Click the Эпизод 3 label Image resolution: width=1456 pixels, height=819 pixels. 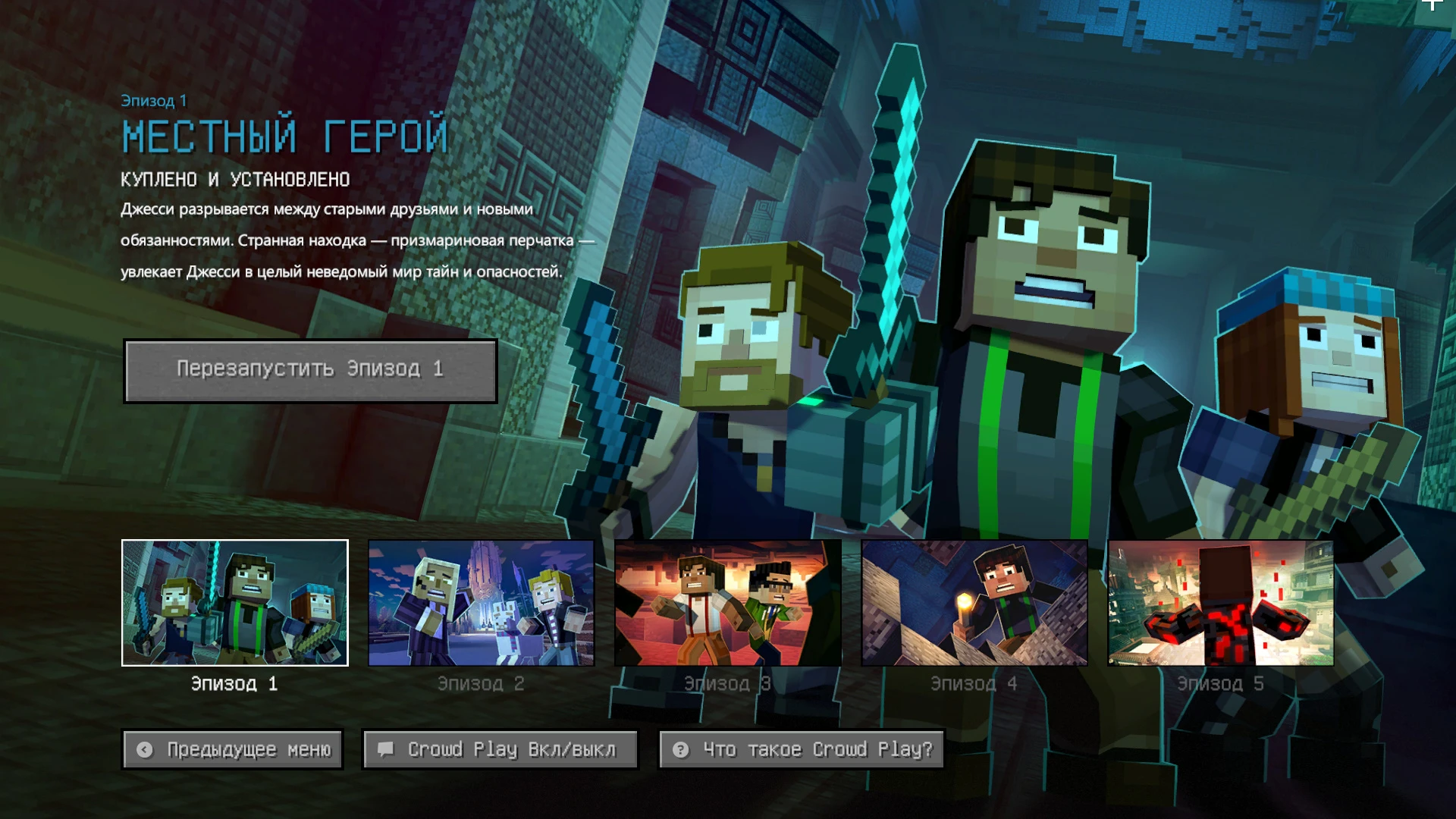pyautogui.click(x=726, y=683)
